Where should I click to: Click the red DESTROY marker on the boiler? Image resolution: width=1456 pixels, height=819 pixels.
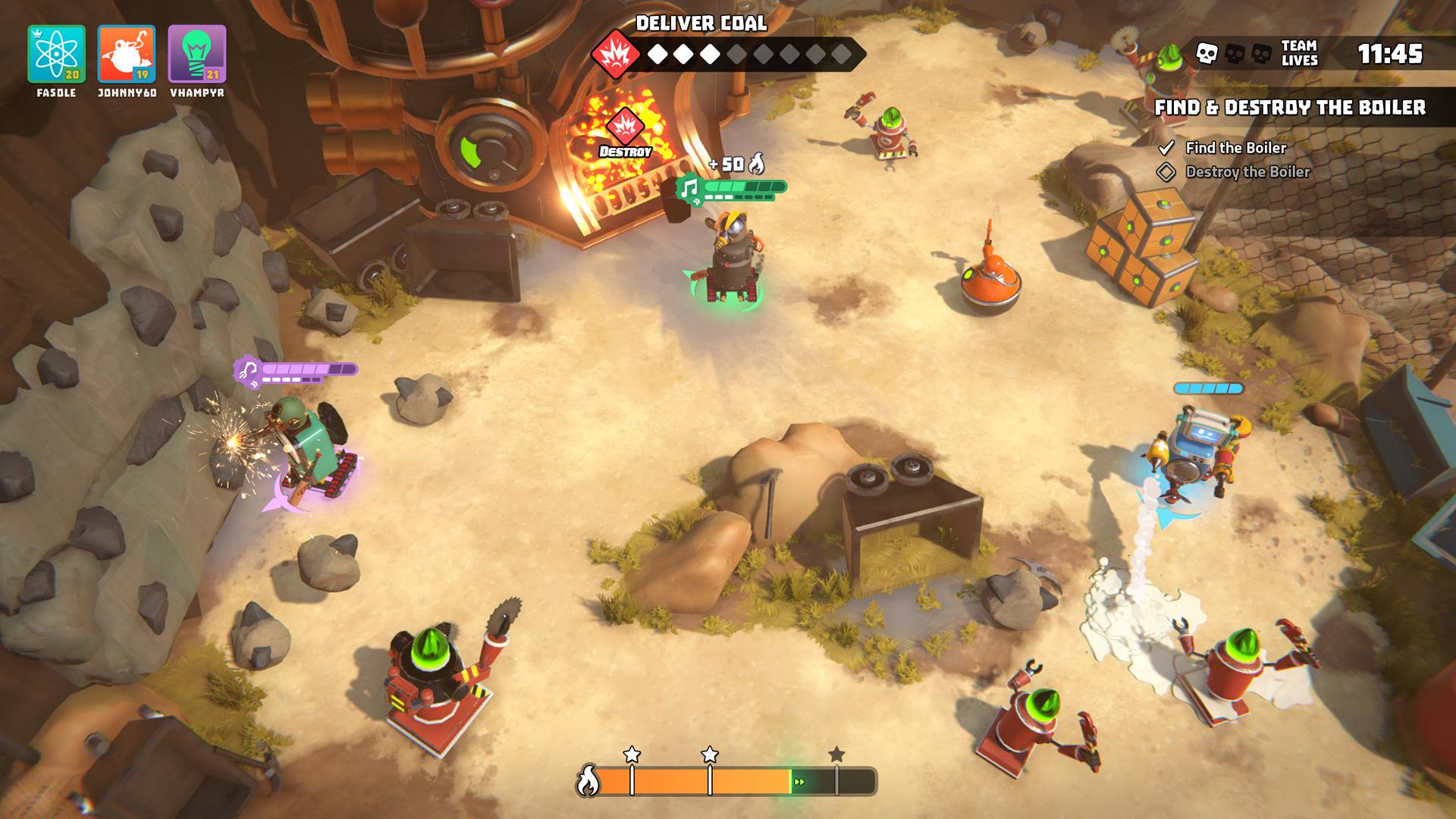pyautogui.click(x=626, y=130)
